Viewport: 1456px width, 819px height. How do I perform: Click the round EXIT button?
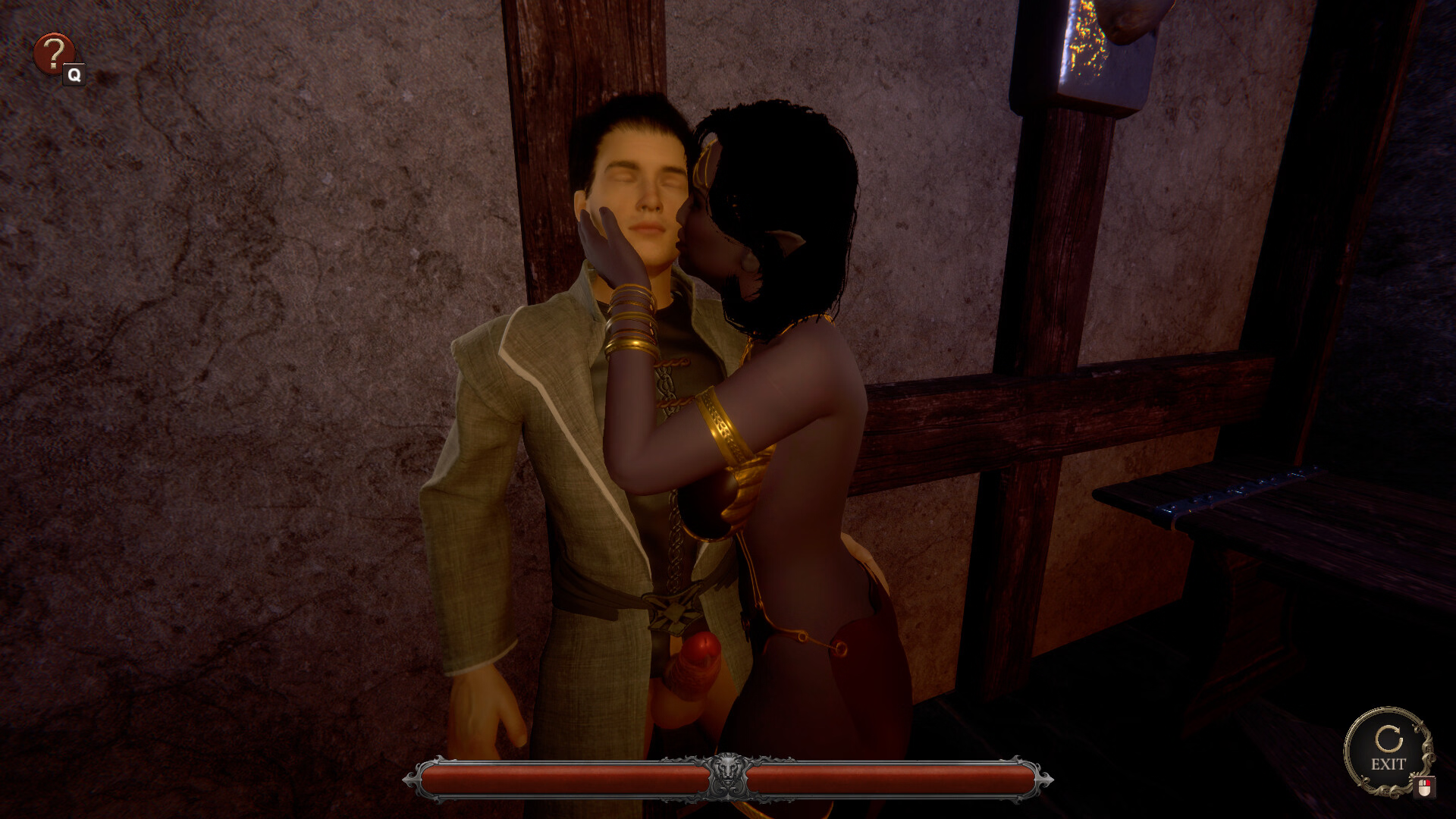[1387, 750]
